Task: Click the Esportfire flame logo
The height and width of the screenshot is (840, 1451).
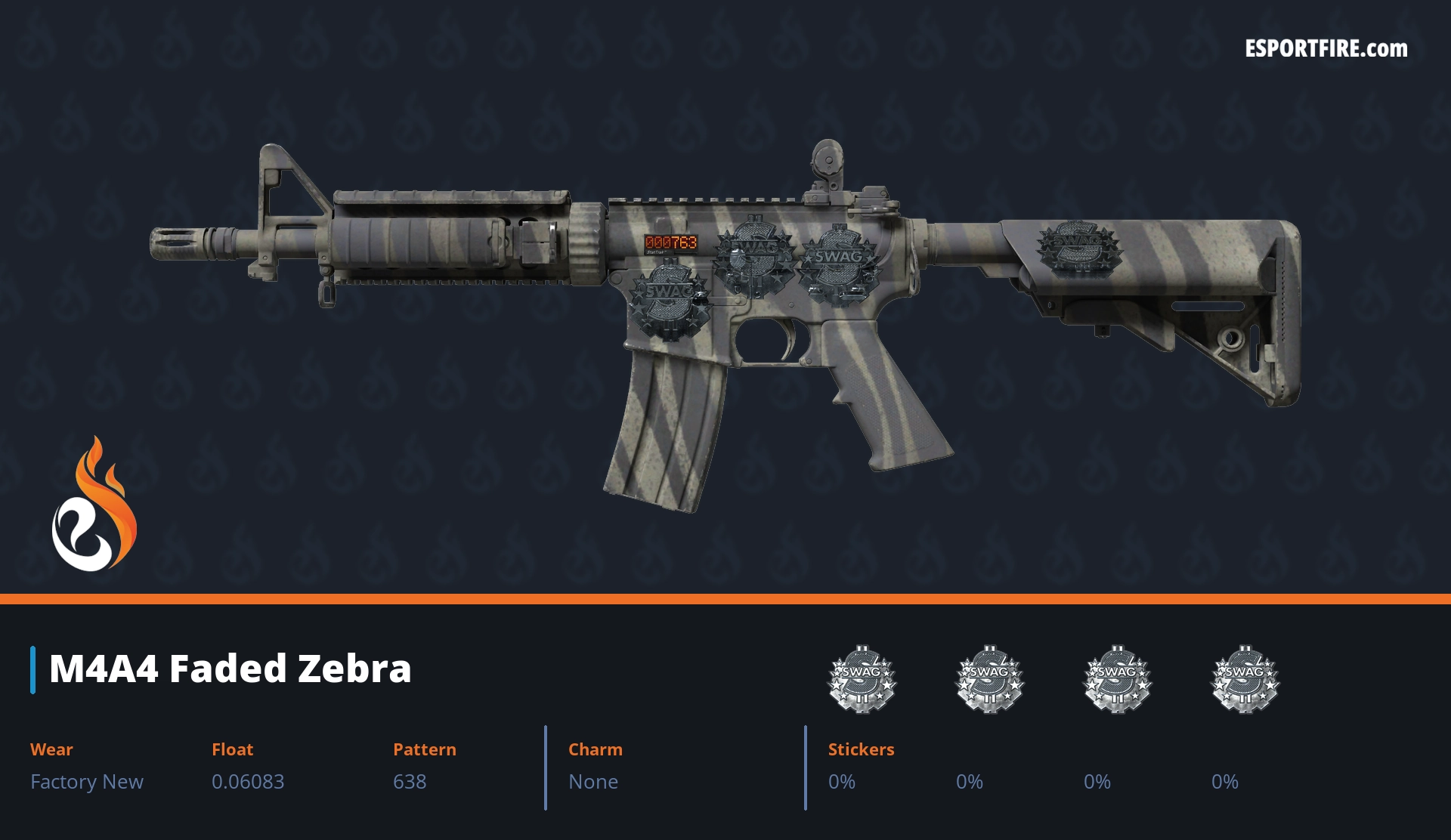Action: tap(94, 506)
